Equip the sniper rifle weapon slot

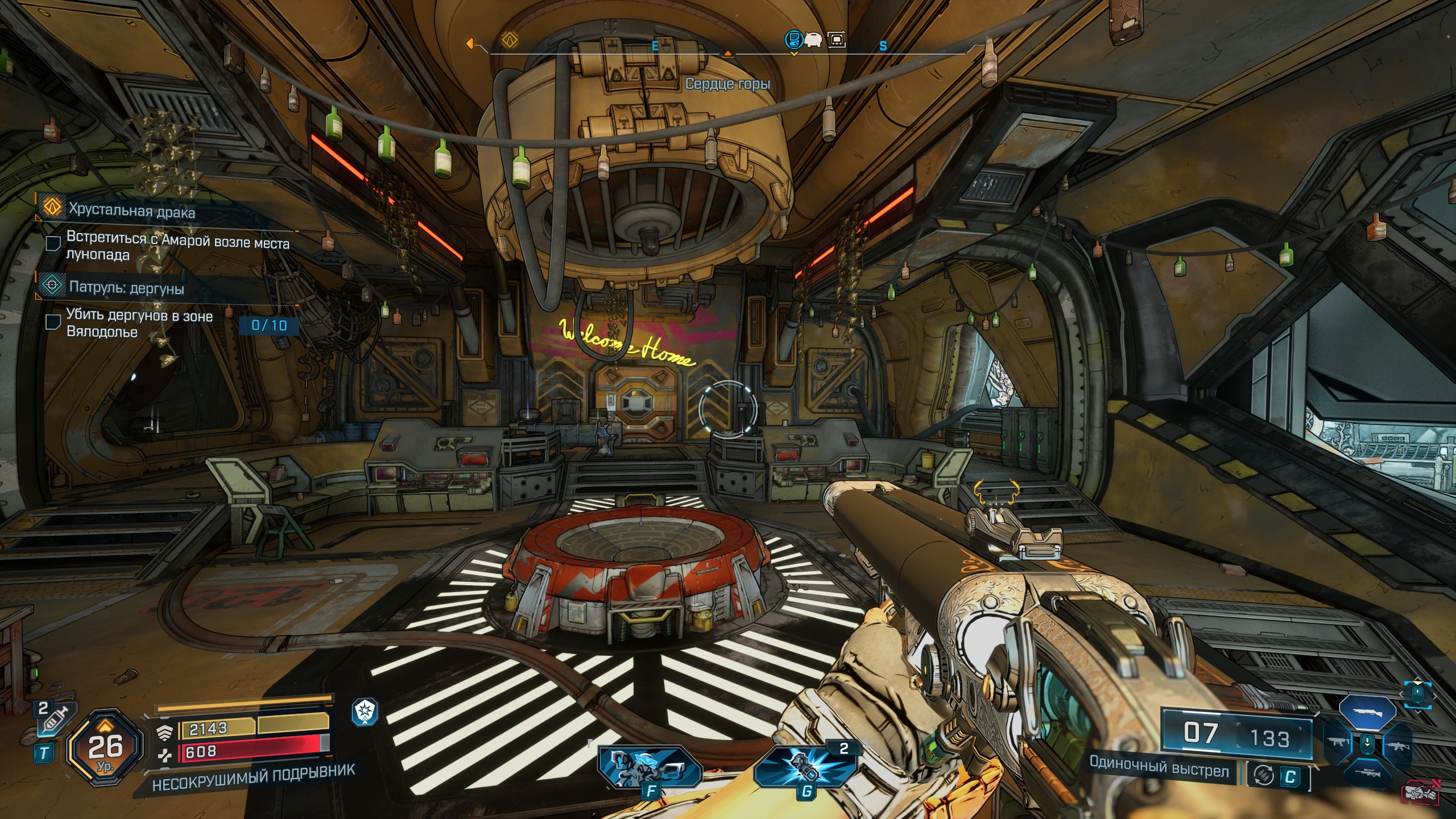(1367, 775)
